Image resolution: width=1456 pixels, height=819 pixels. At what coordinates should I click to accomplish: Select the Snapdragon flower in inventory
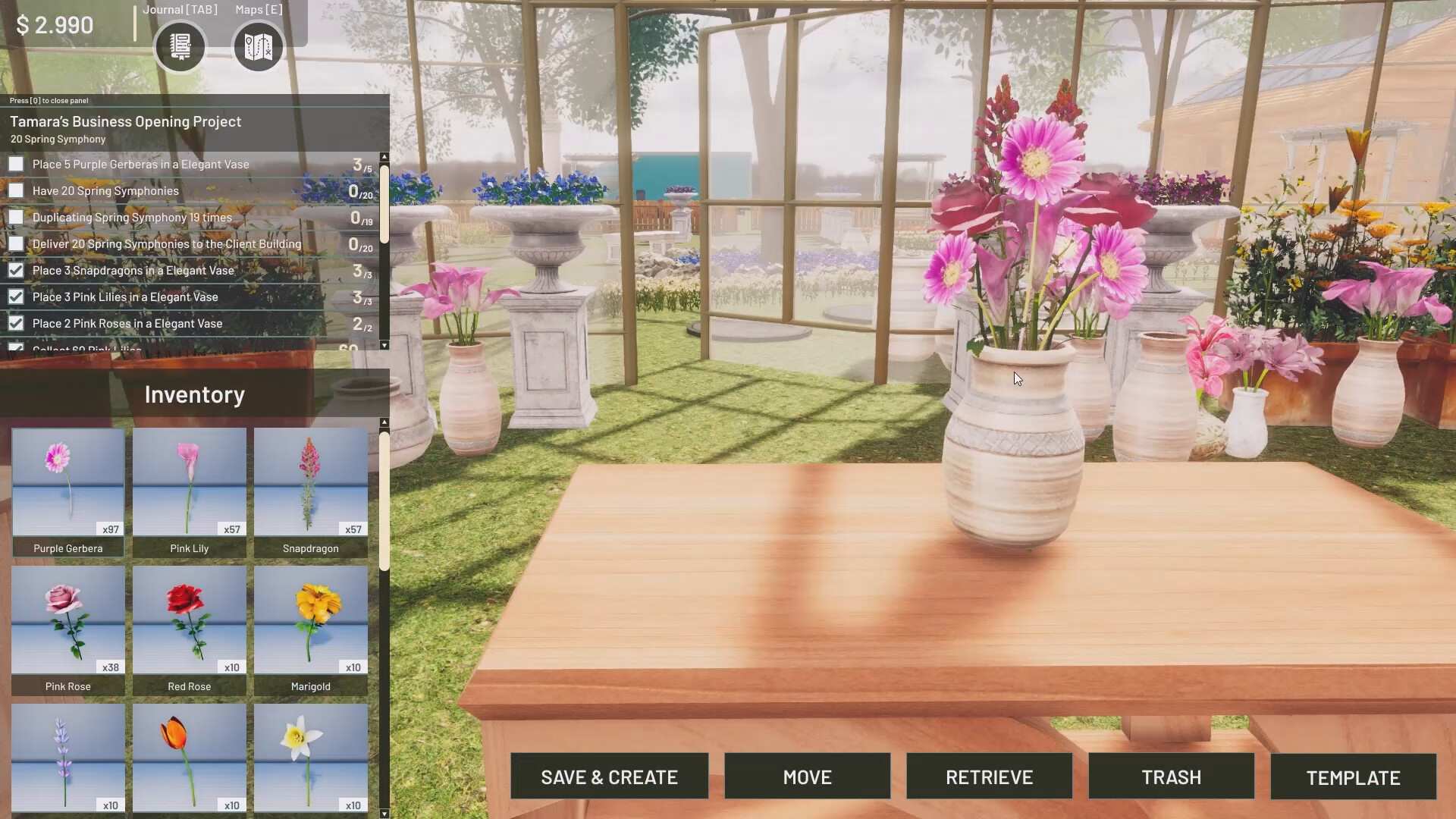click(310, 485)
